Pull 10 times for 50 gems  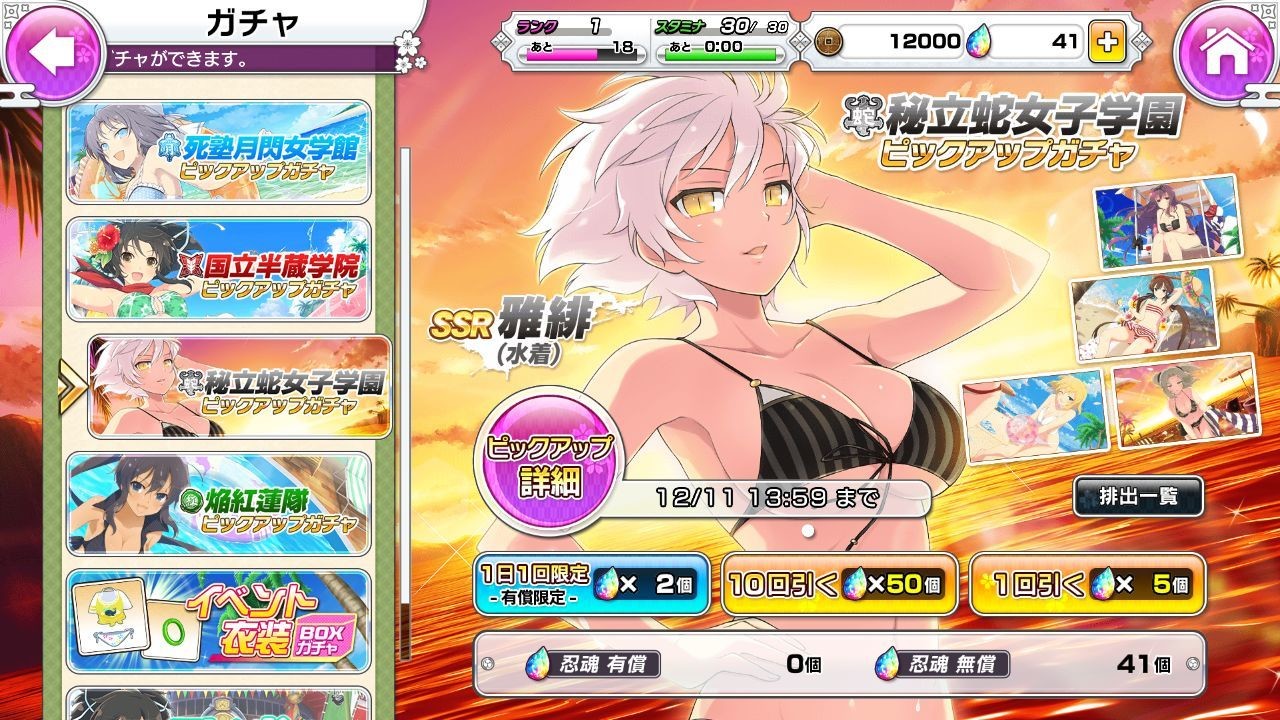pos(838,584)
